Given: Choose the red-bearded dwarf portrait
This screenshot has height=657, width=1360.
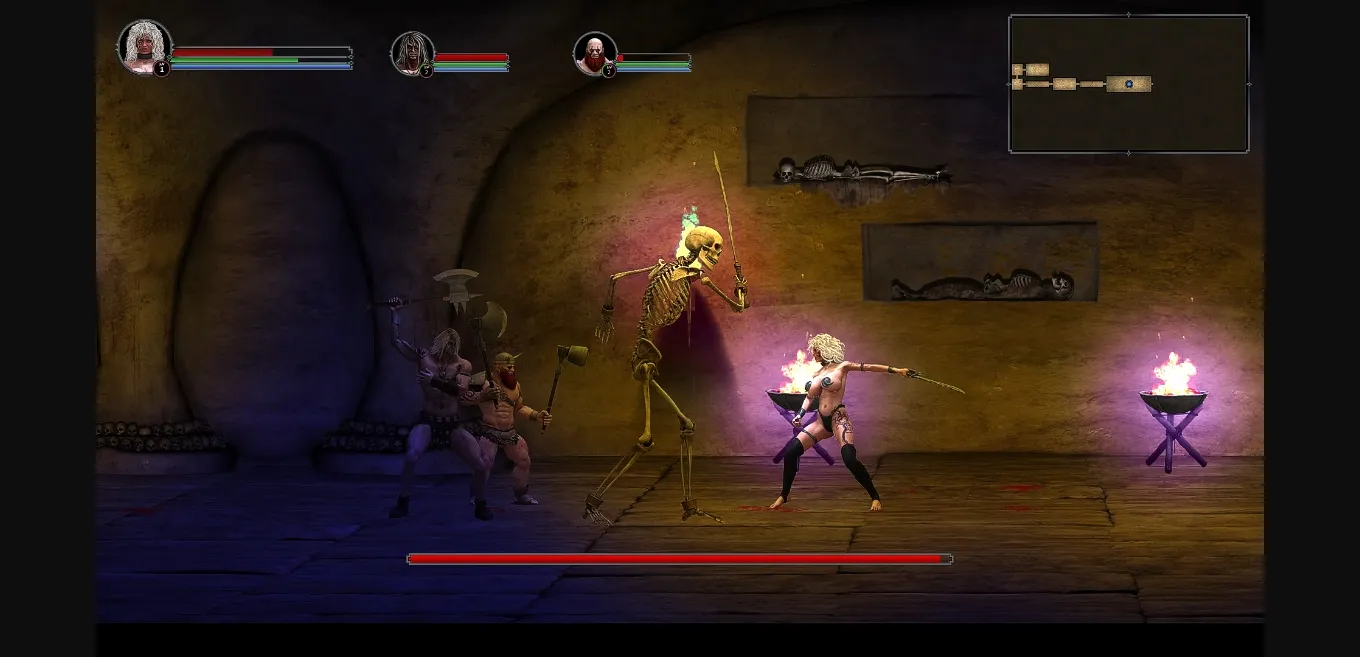Looking at the screenshot, I should click(x=594, y=53).
